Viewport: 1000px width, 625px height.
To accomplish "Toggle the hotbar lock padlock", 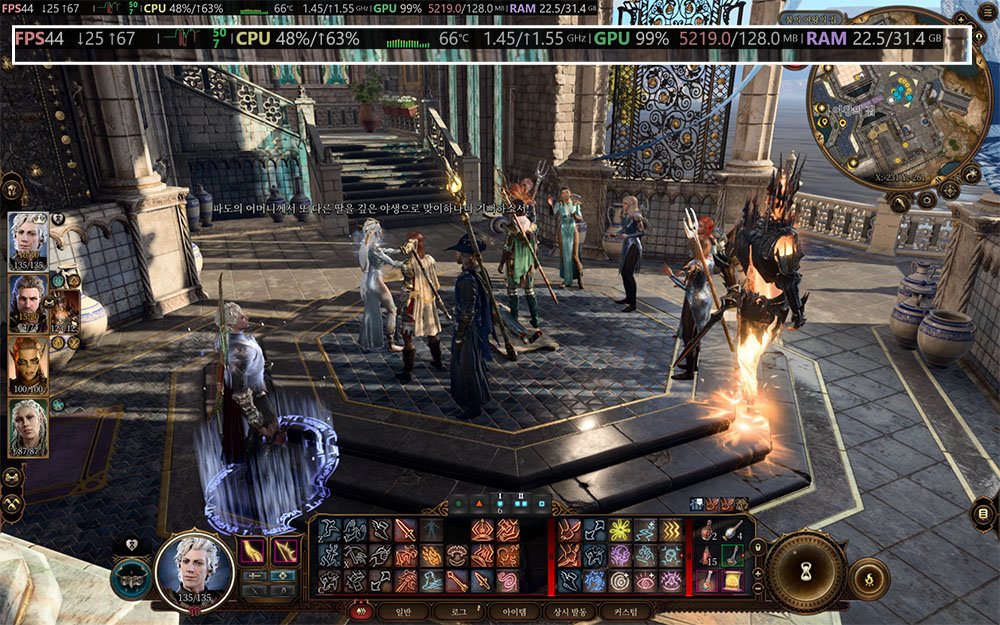I will pyautogui.click(x=756, y=546).
